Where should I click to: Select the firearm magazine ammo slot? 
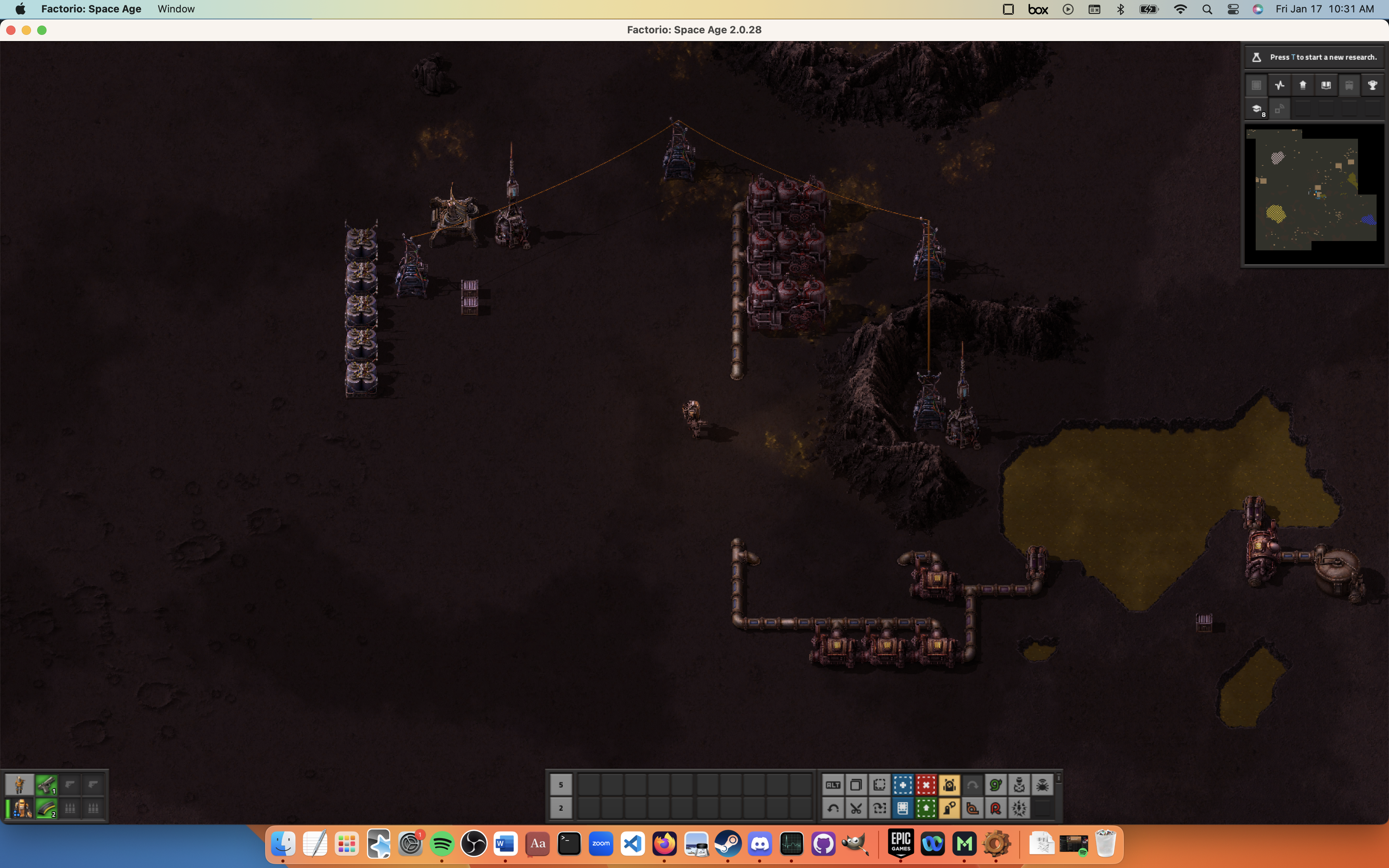(46, 808)
